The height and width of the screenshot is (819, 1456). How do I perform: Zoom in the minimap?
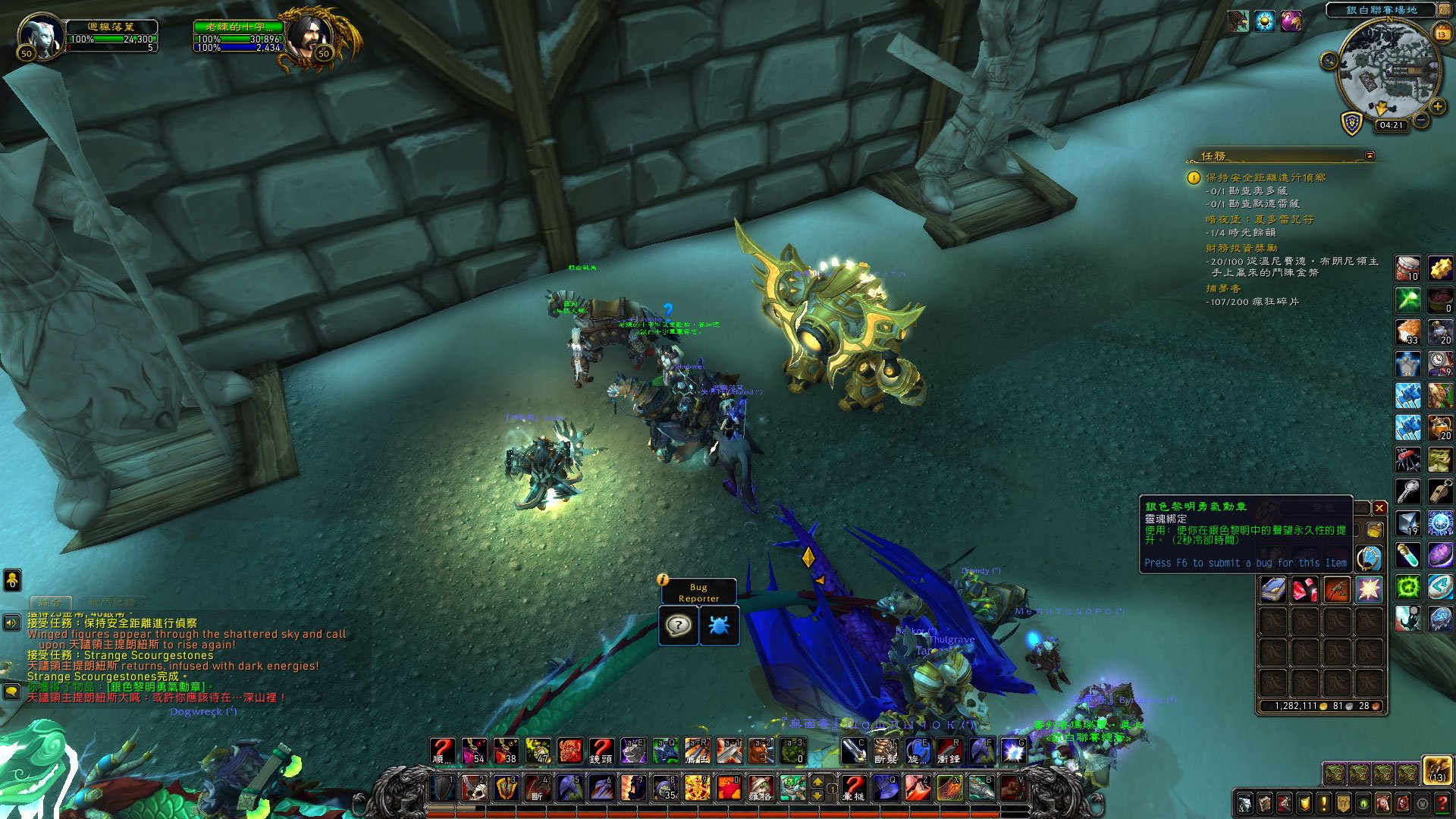pos(1437,107)
